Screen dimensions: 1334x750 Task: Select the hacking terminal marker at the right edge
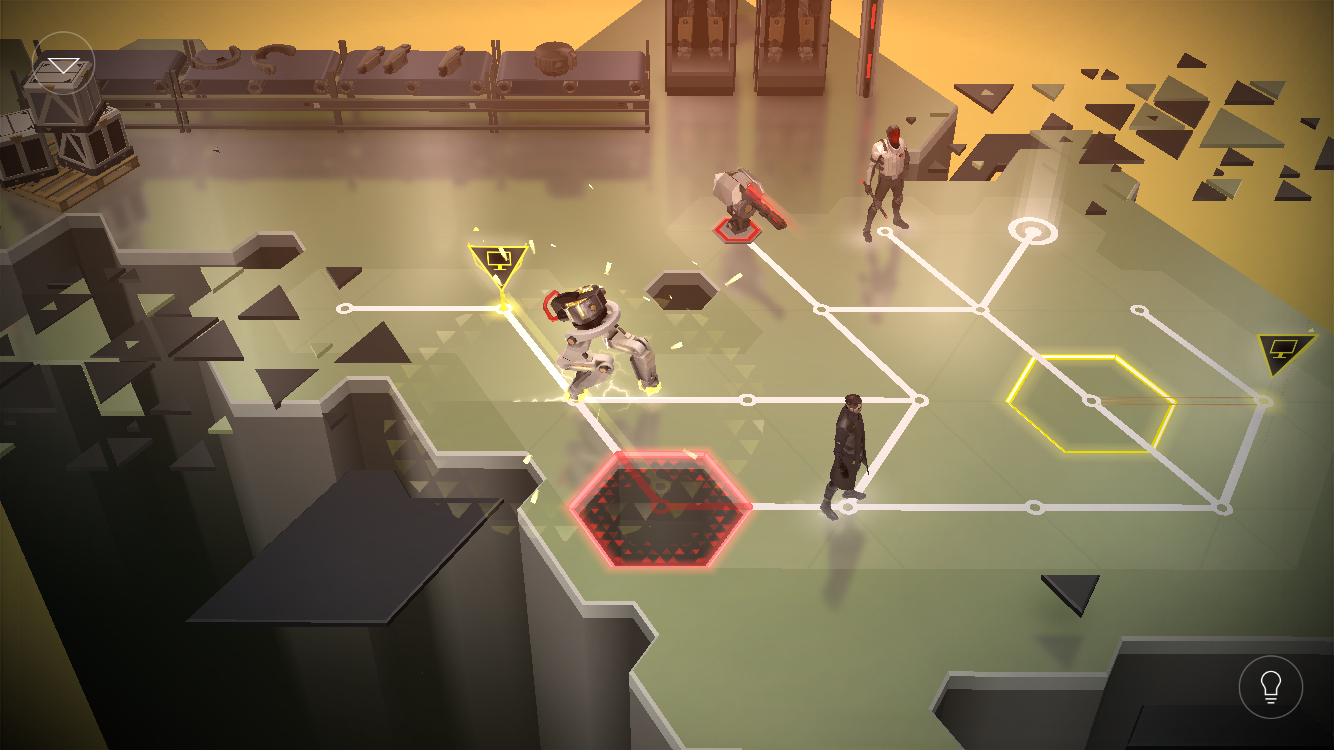pyautogui.click(x=1285, y=351)
